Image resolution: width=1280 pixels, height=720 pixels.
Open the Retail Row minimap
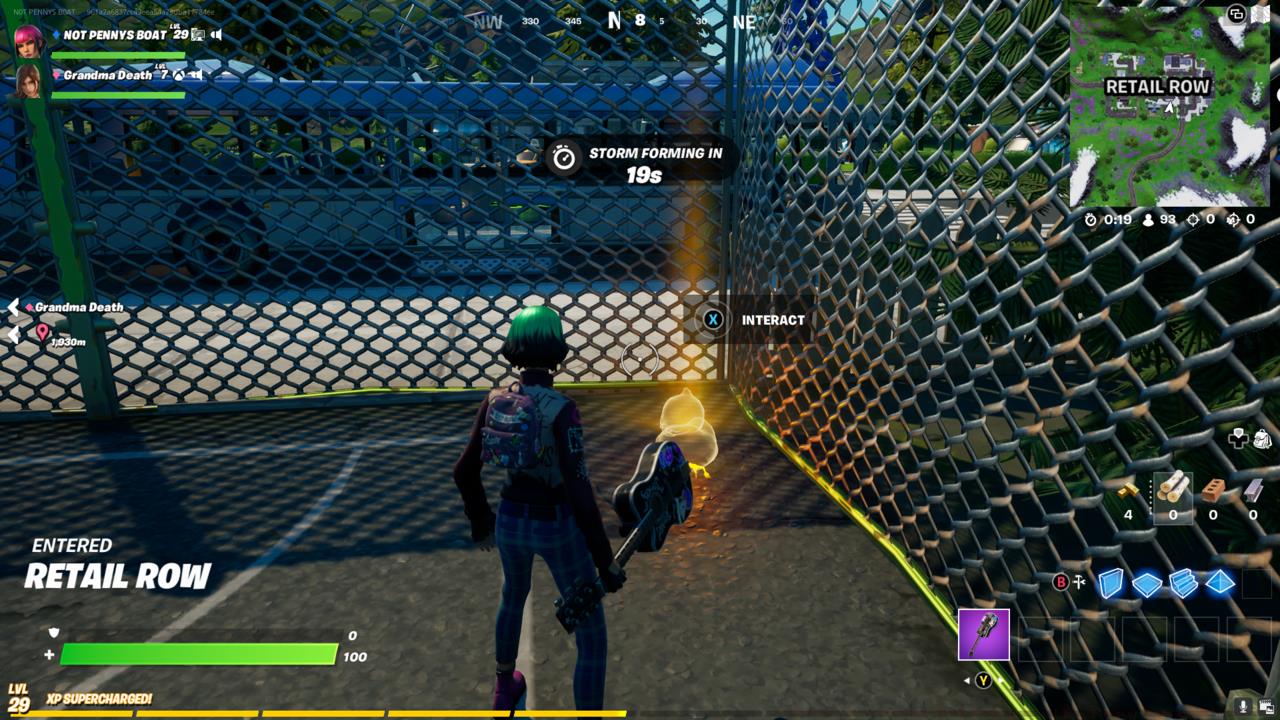click(x=1169, y=106)
